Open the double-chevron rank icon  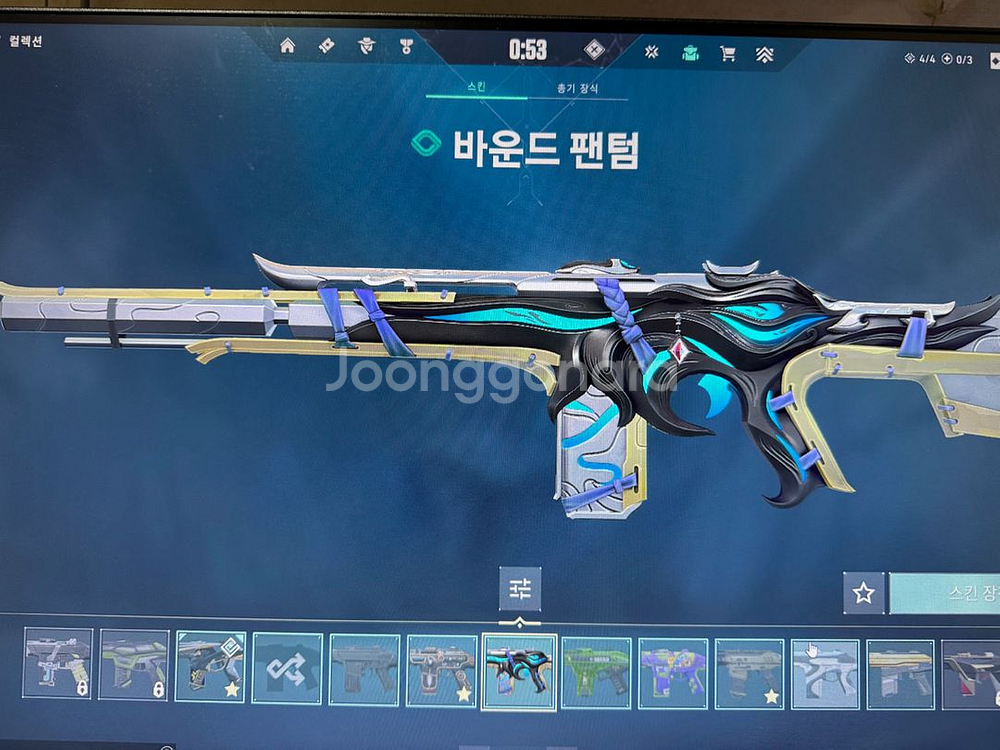[766, 54]
